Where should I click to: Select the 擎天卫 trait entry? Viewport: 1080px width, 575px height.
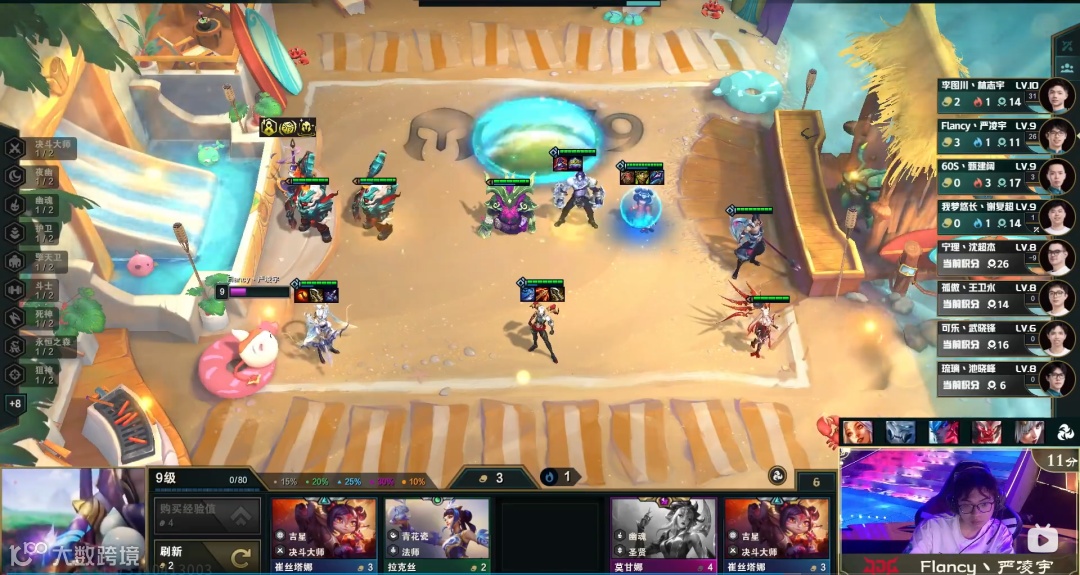tap(40, 261)
